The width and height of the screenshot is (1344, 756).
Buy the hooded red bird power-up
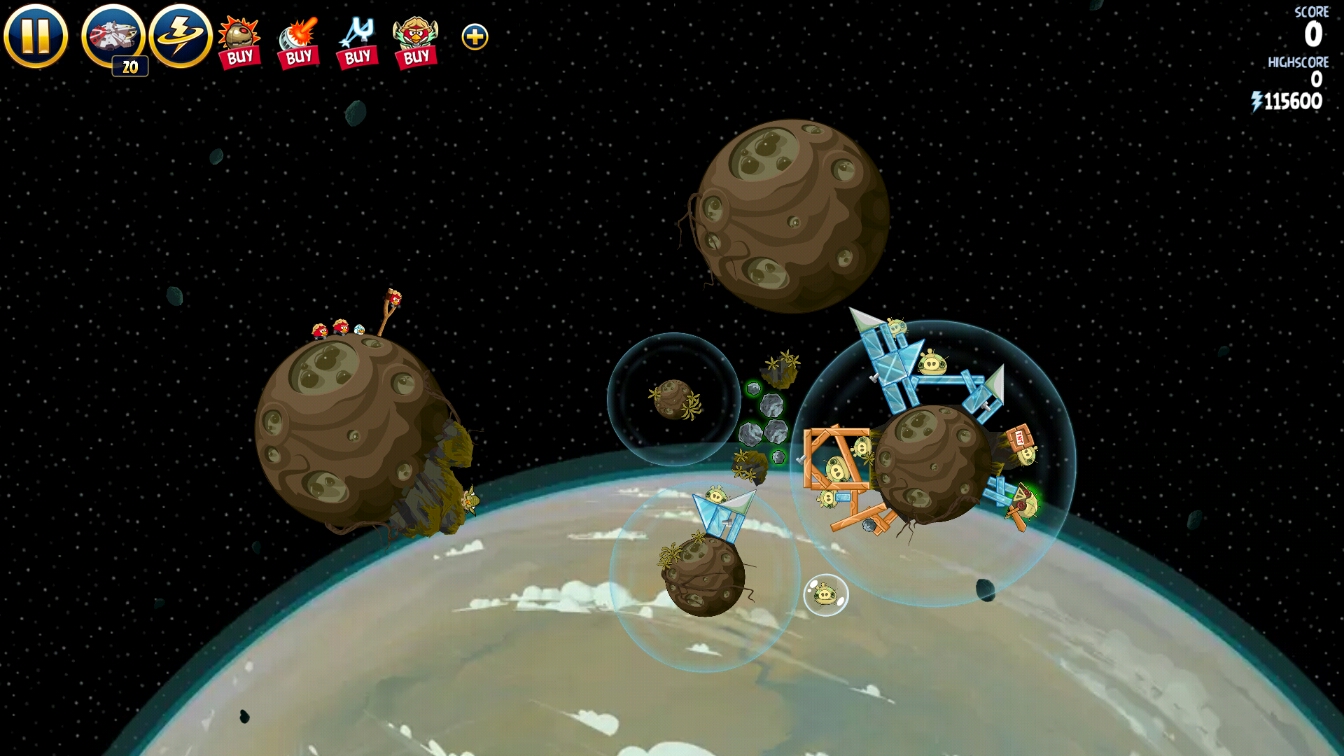[416, 42]
